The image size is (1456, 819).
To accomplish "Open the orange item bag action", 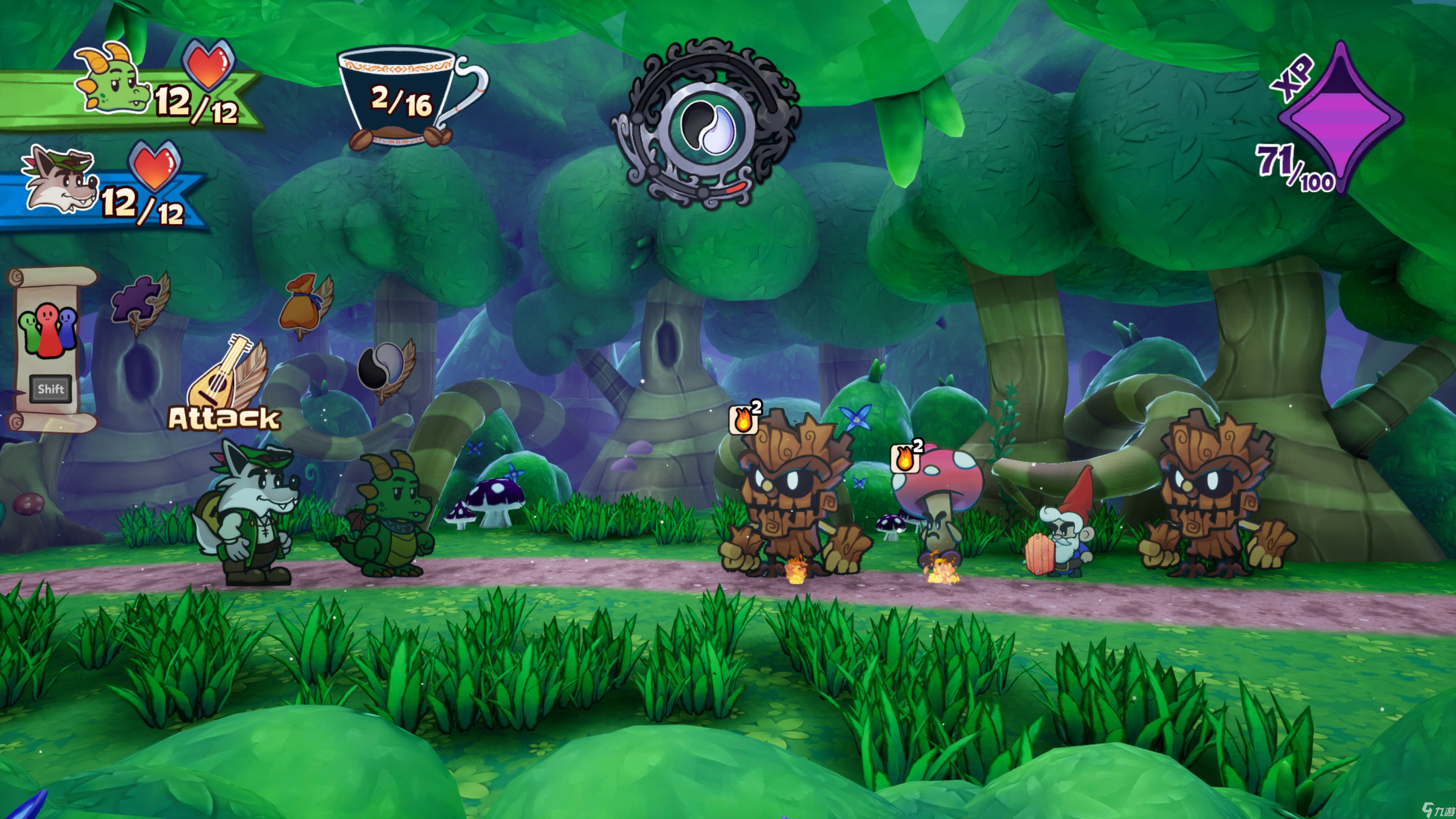I will [x=303, y=305].
